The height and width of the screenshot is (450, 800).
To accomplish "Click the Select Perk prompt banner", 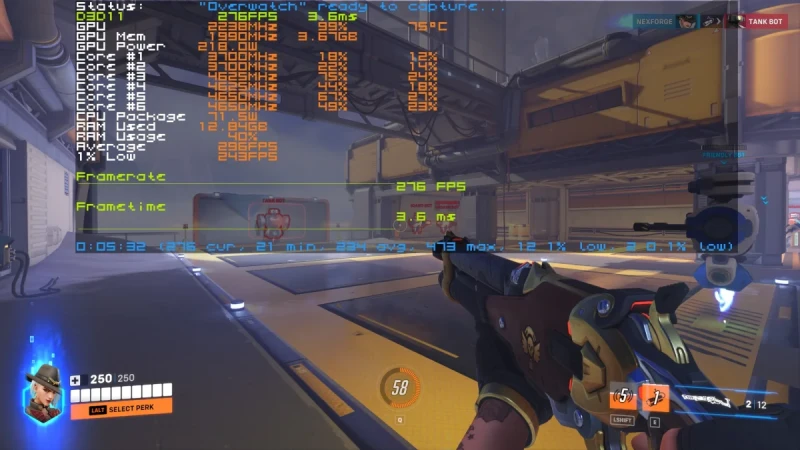I will (x=121, y=408).
